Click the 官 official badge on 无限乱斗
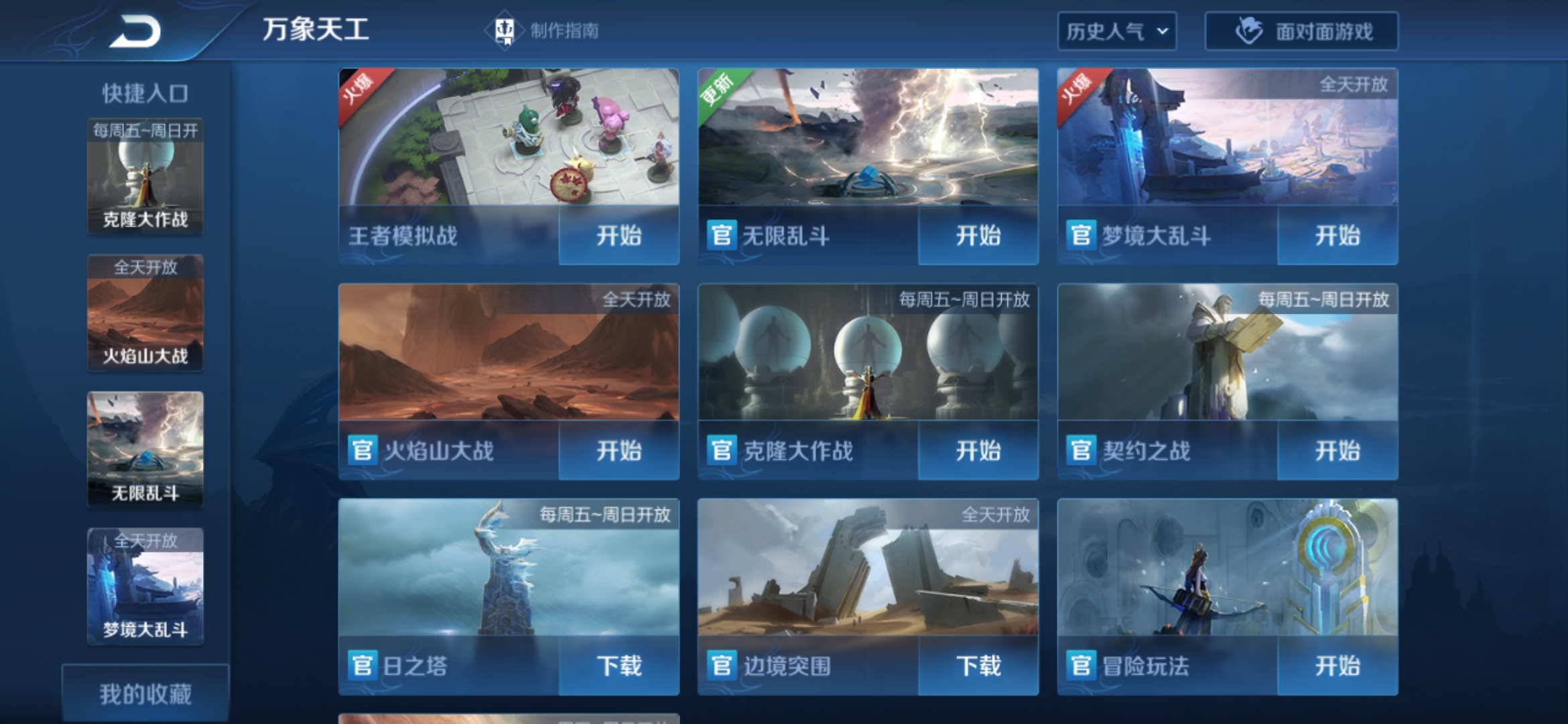Viewport: 1568px width, 724px height. point(722,236)
